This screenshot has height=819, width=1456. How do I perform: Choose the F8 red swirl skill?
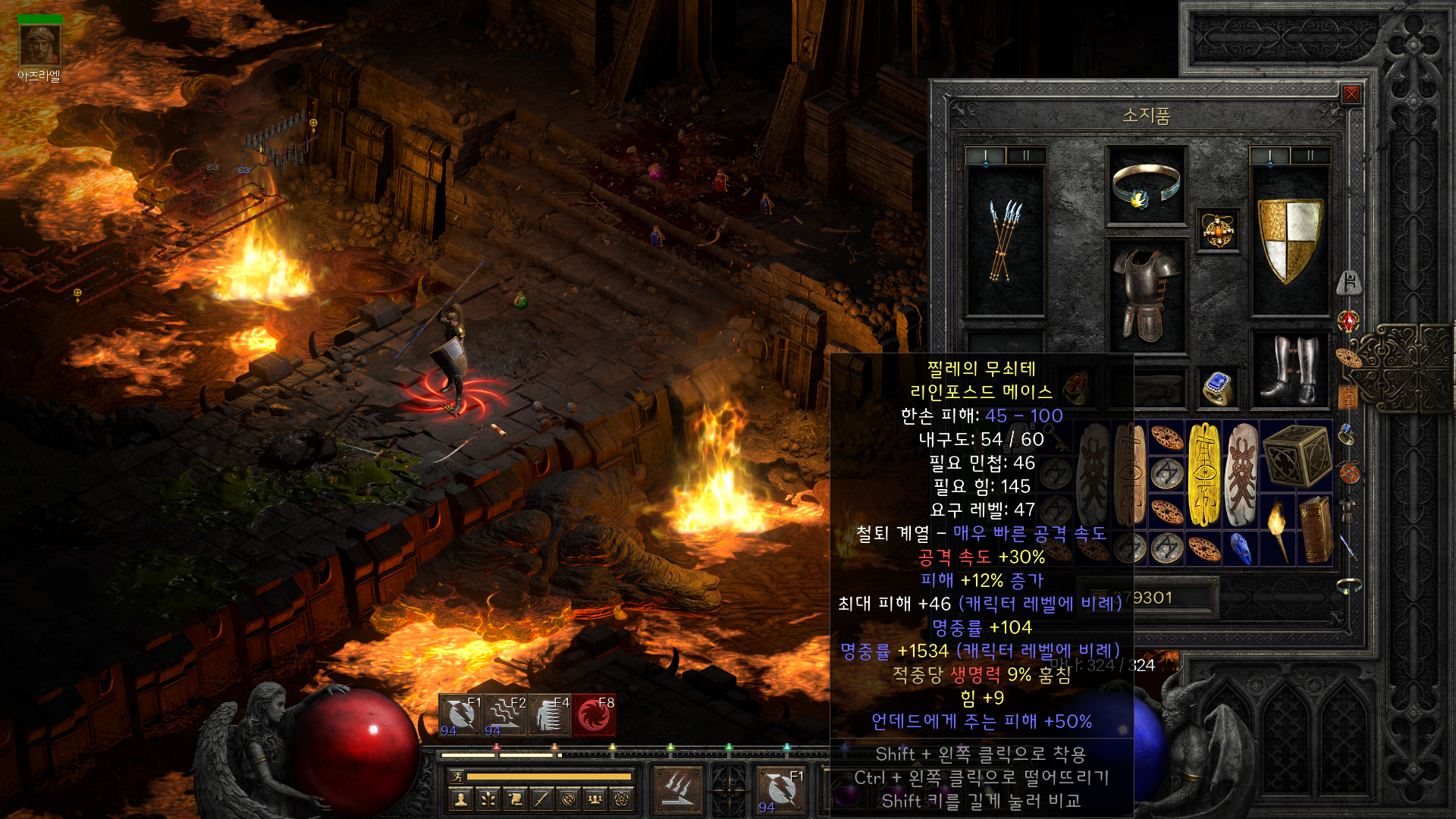(594, 715)
